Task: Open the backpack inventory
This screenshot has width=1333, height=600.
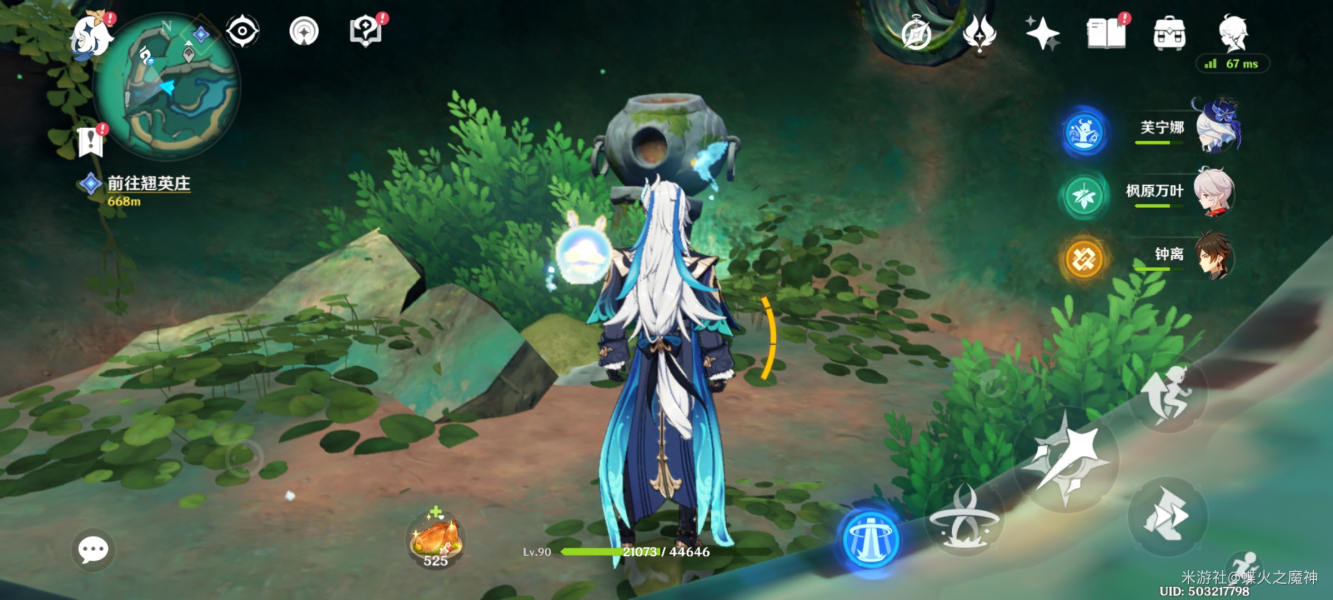Action: pyautogui.click(x=1168, y=33)
